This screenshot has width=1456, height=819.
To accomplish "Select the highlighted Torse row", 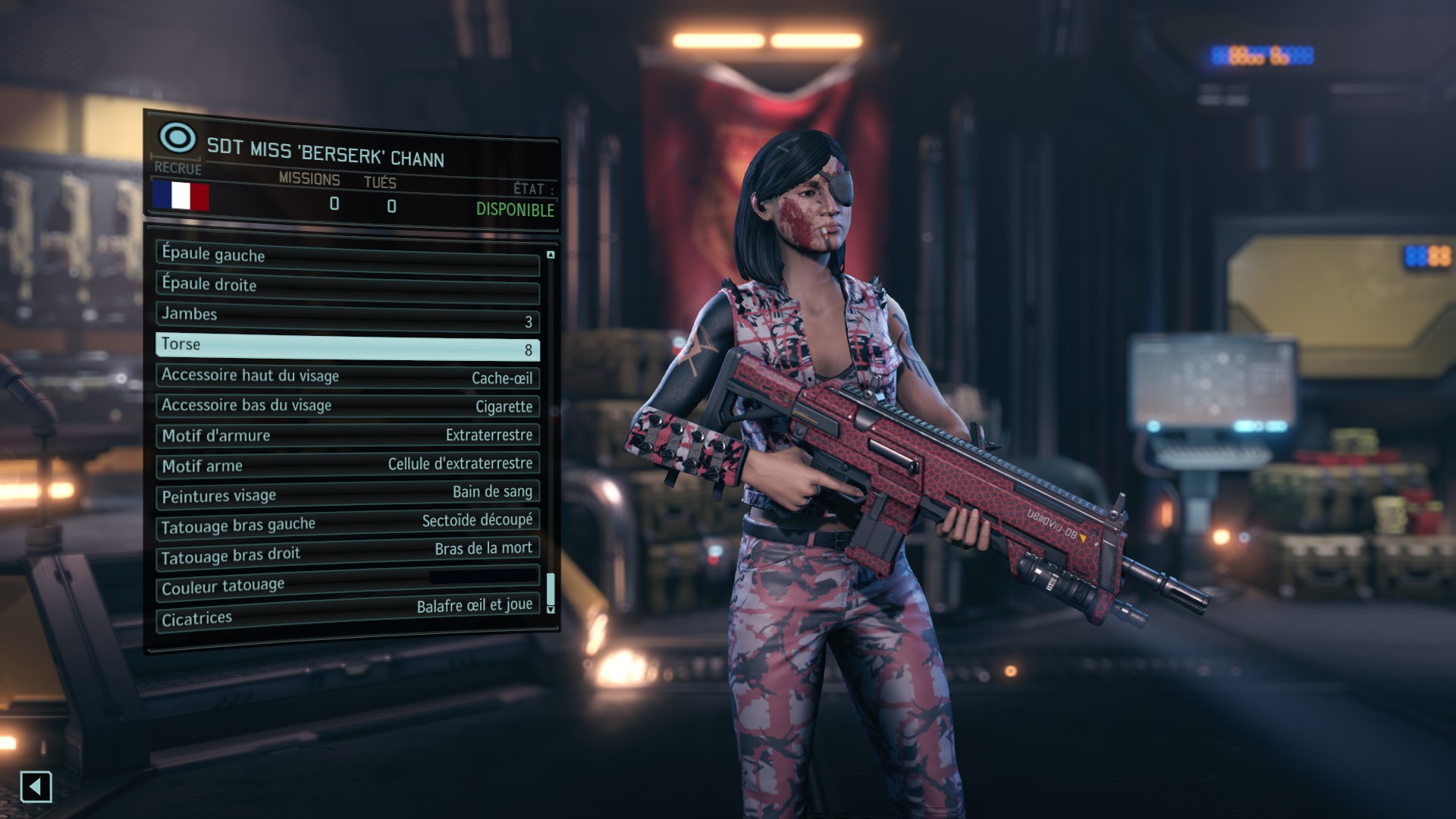I will [x=347, y=347].
